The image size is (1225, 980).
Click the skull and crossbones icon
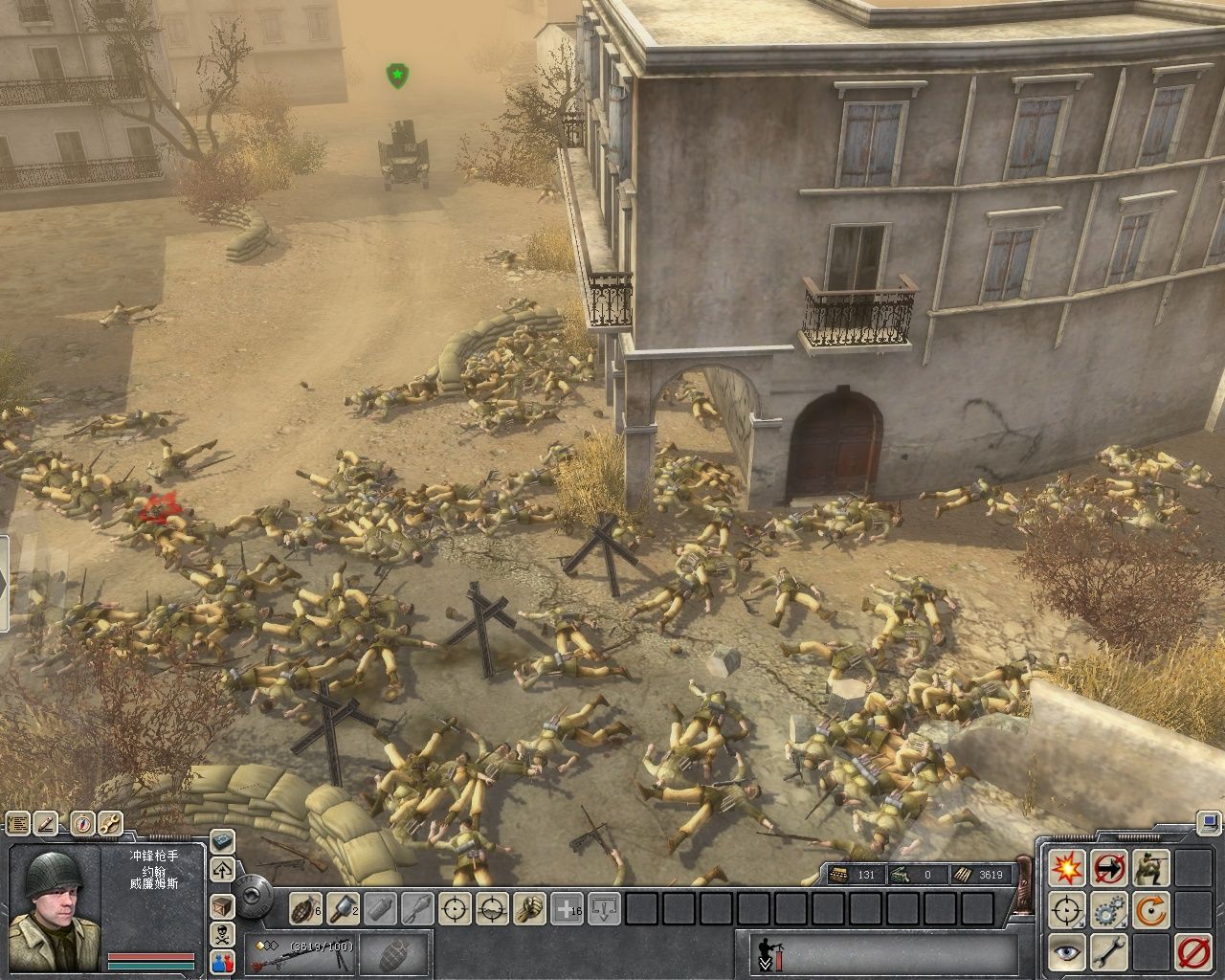pyautogui.click(x=222, y=934)
